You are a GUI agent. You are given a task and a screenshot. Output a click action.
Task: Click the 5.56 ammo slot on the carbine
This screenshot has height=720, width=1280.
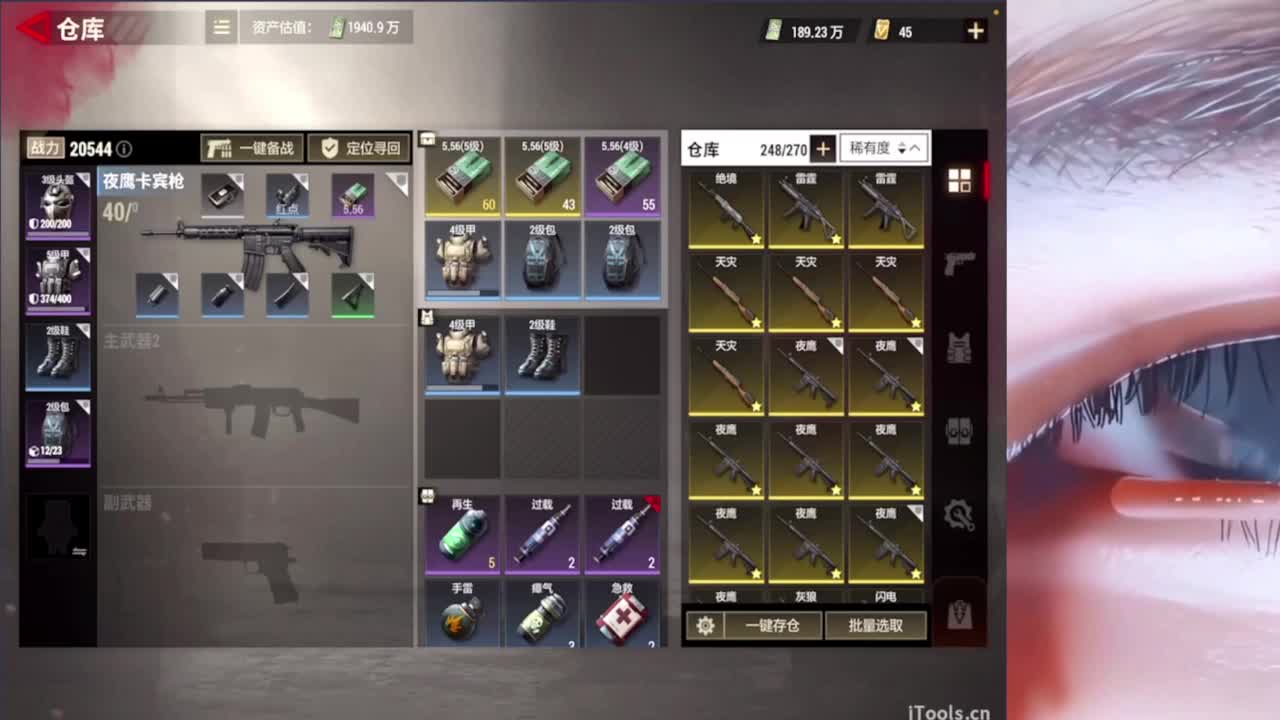tap(352, 194)
